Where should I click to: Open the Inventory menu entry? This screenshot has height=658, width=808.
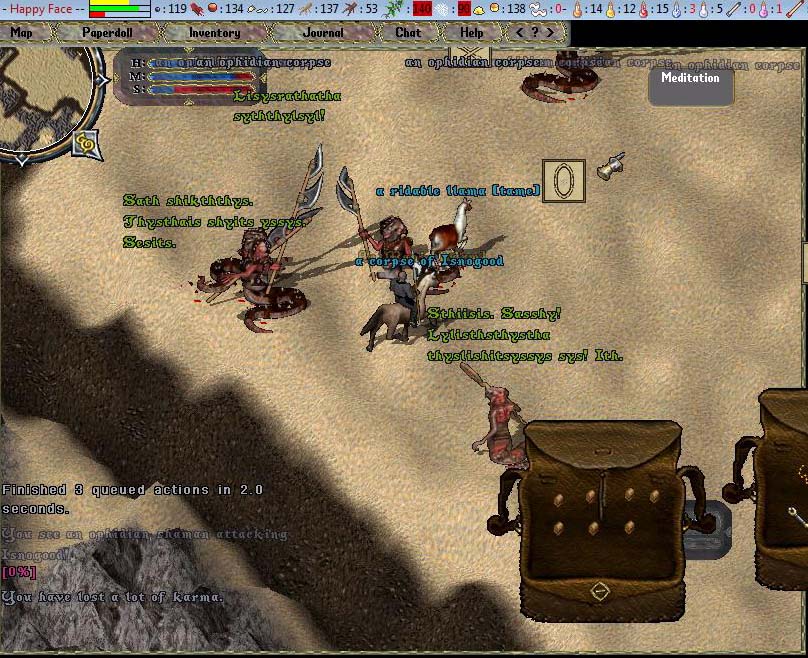coord(214,32)
